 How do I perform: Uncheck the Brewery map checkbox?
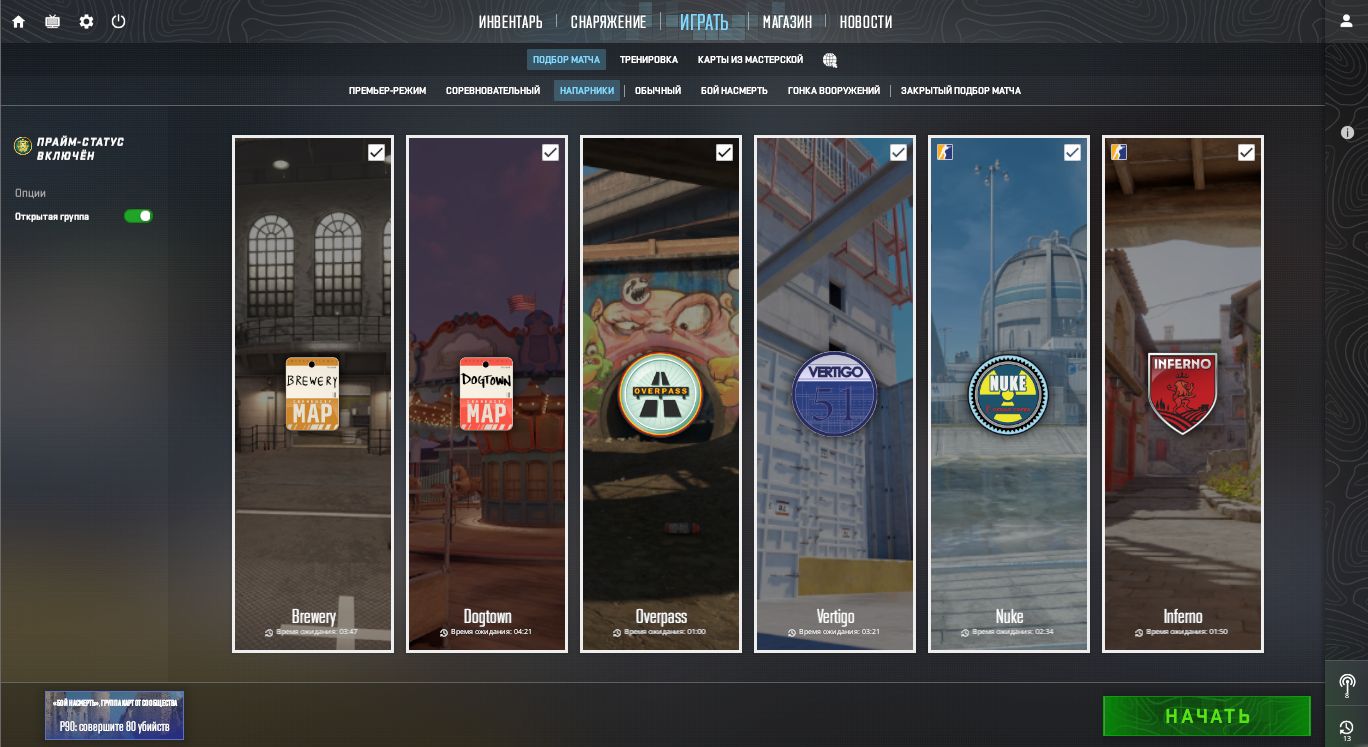[x=376, y=152]
